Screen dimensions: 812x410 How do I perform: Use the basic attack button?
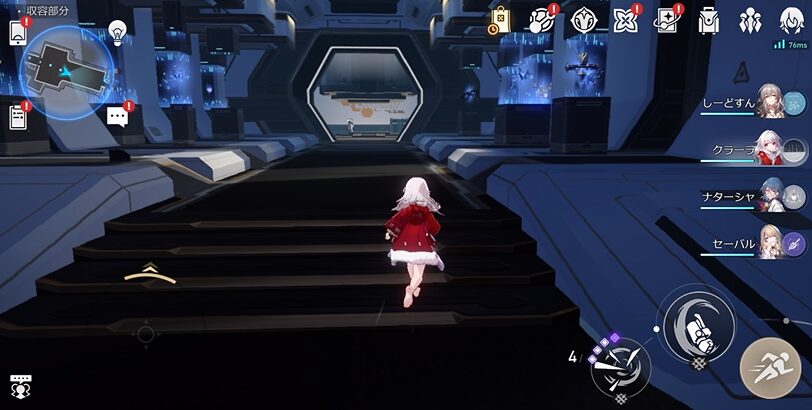697,325
